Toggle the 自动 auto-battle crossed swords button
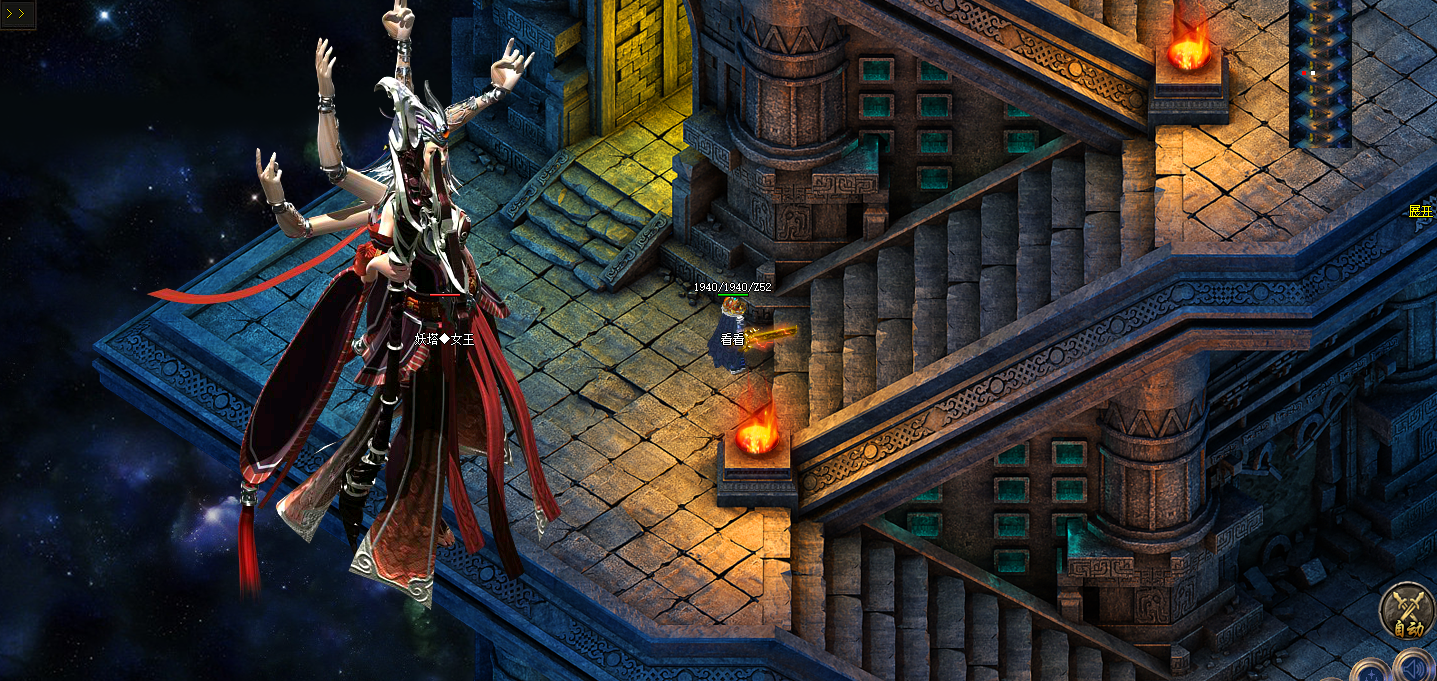The image size is (1437, 681). coord(1408,610)
